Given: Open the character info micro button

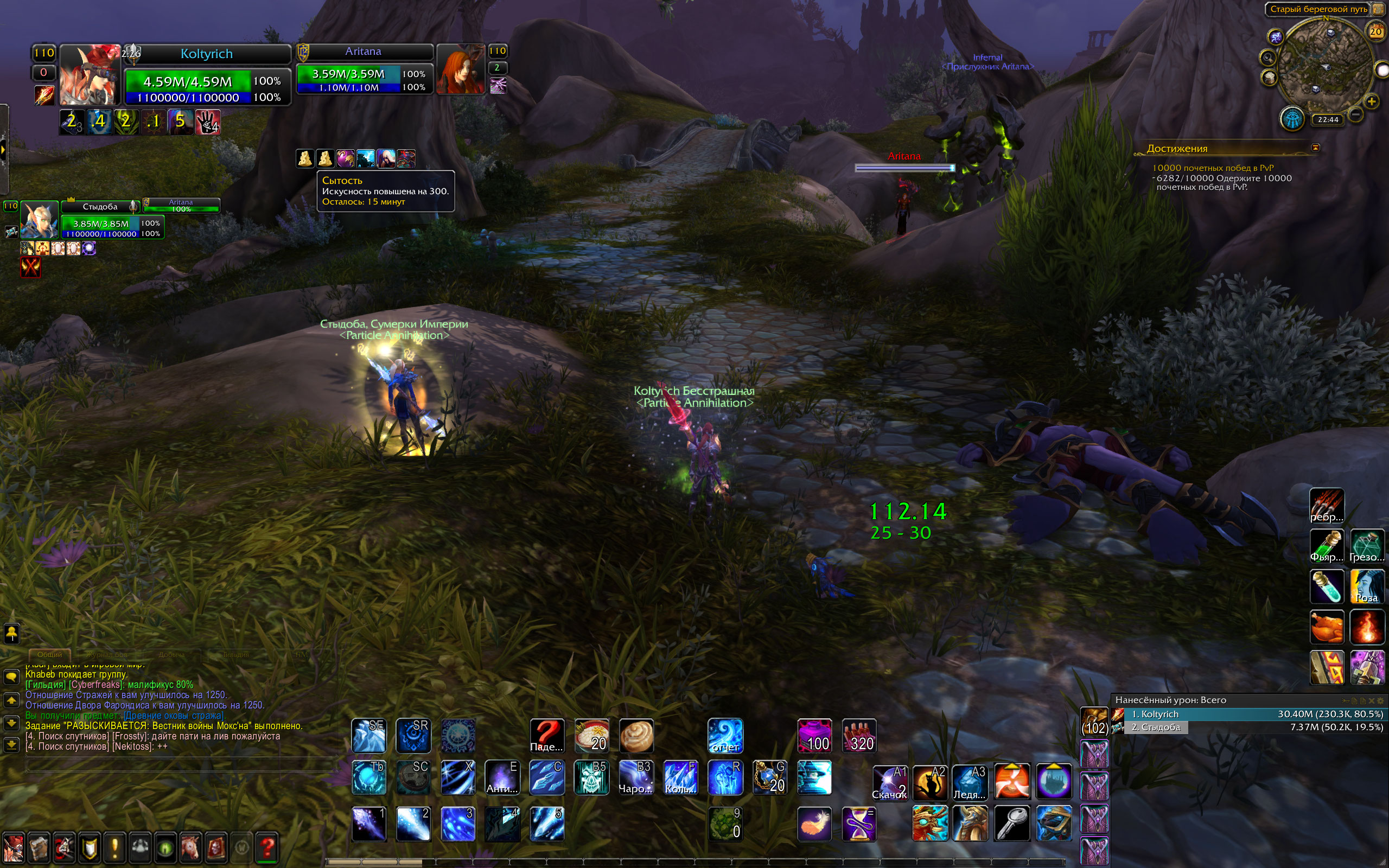Looking at the screenshot, I should pos(14,847).
